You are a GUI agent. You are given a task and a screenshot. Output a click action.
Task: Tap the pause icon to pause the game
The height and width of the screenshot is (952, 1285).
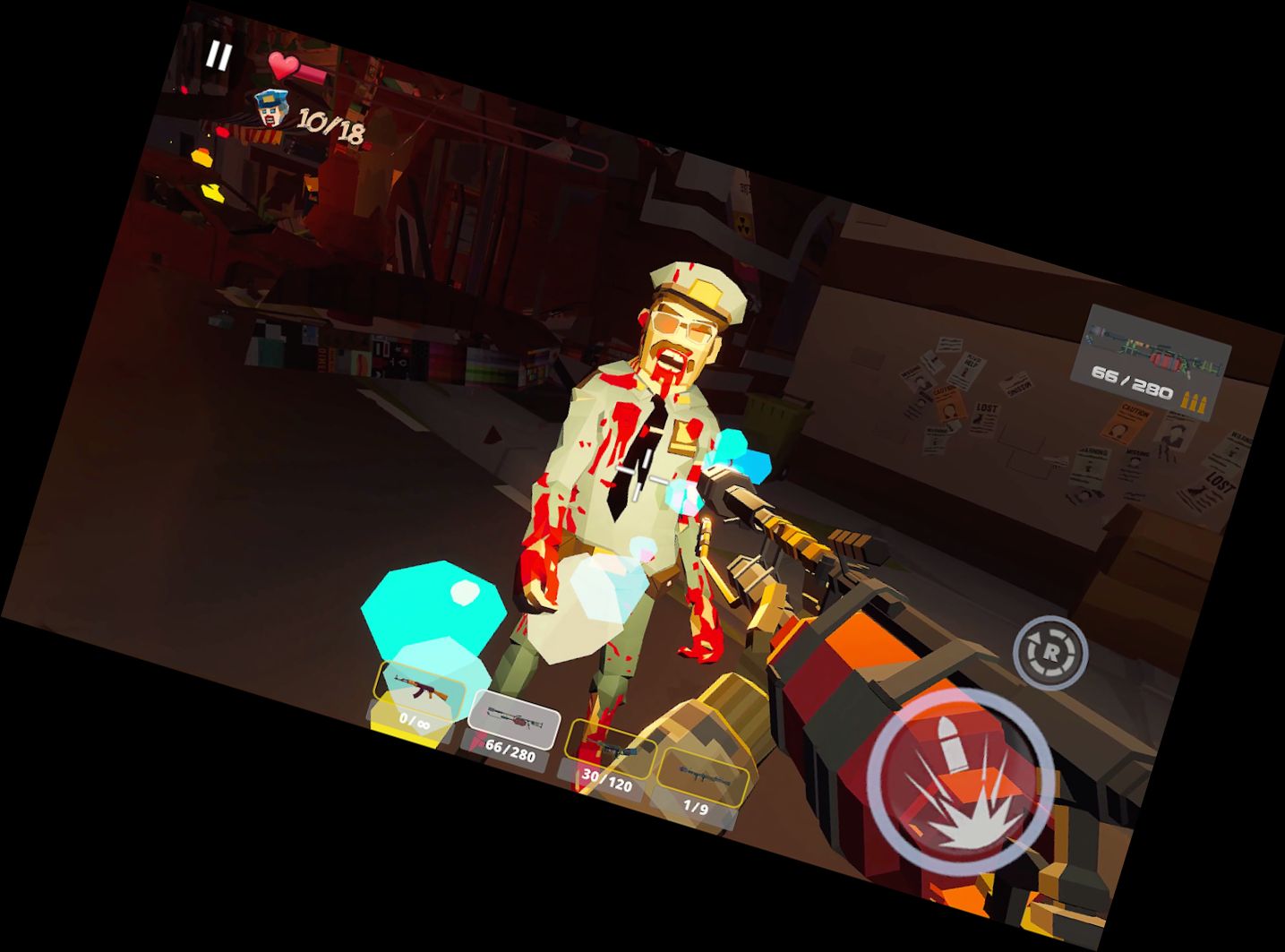(x=220, y=56)
